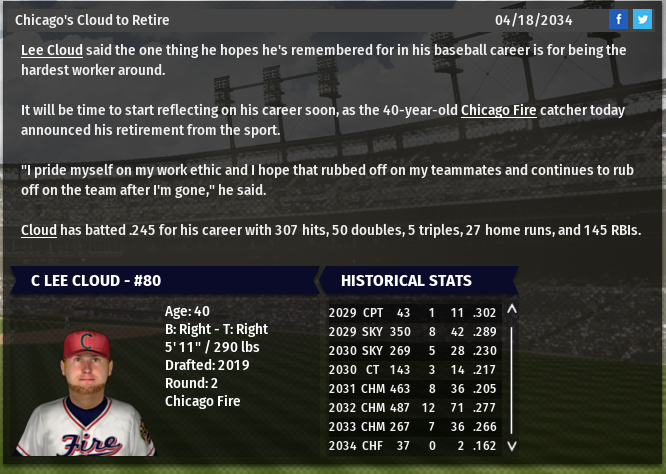Share the article on Twitter
Image resolution: width=666 pixels, height=474 pixels.
pos(641,20)
